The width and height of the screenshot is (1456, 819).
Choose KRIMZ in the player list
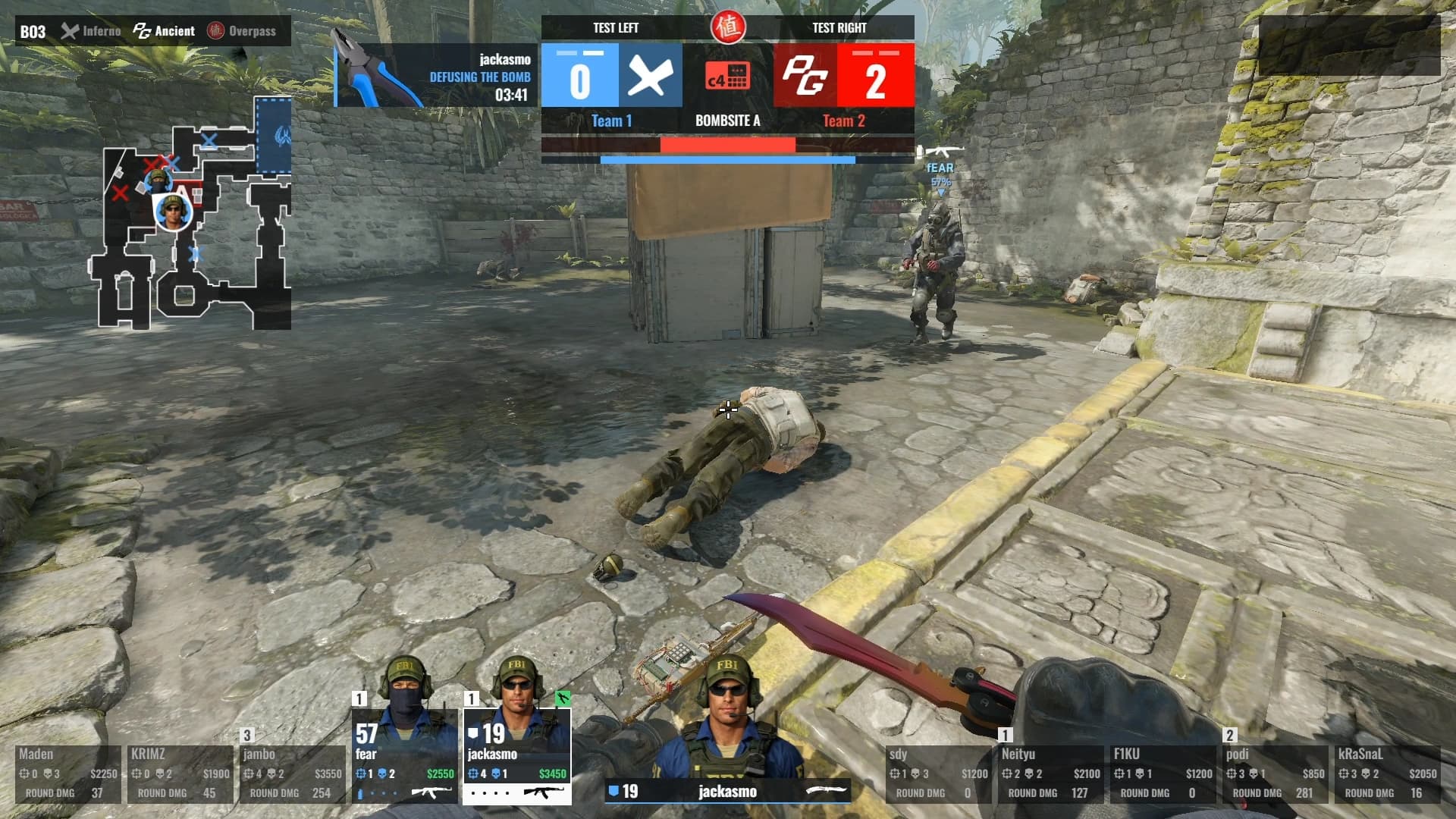click(180, 773)
